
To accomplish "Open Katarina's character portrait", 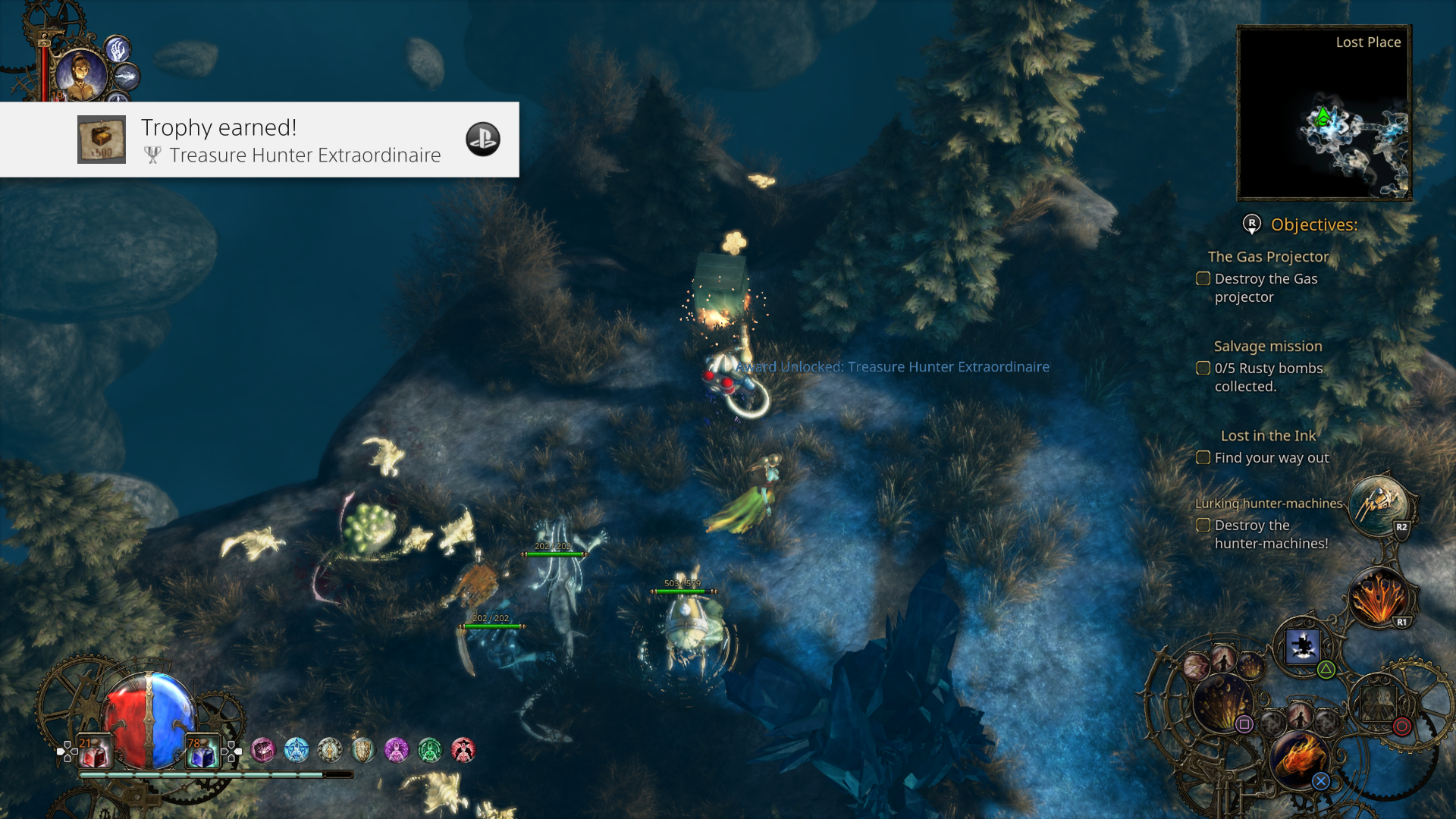I will click(81, 73).
